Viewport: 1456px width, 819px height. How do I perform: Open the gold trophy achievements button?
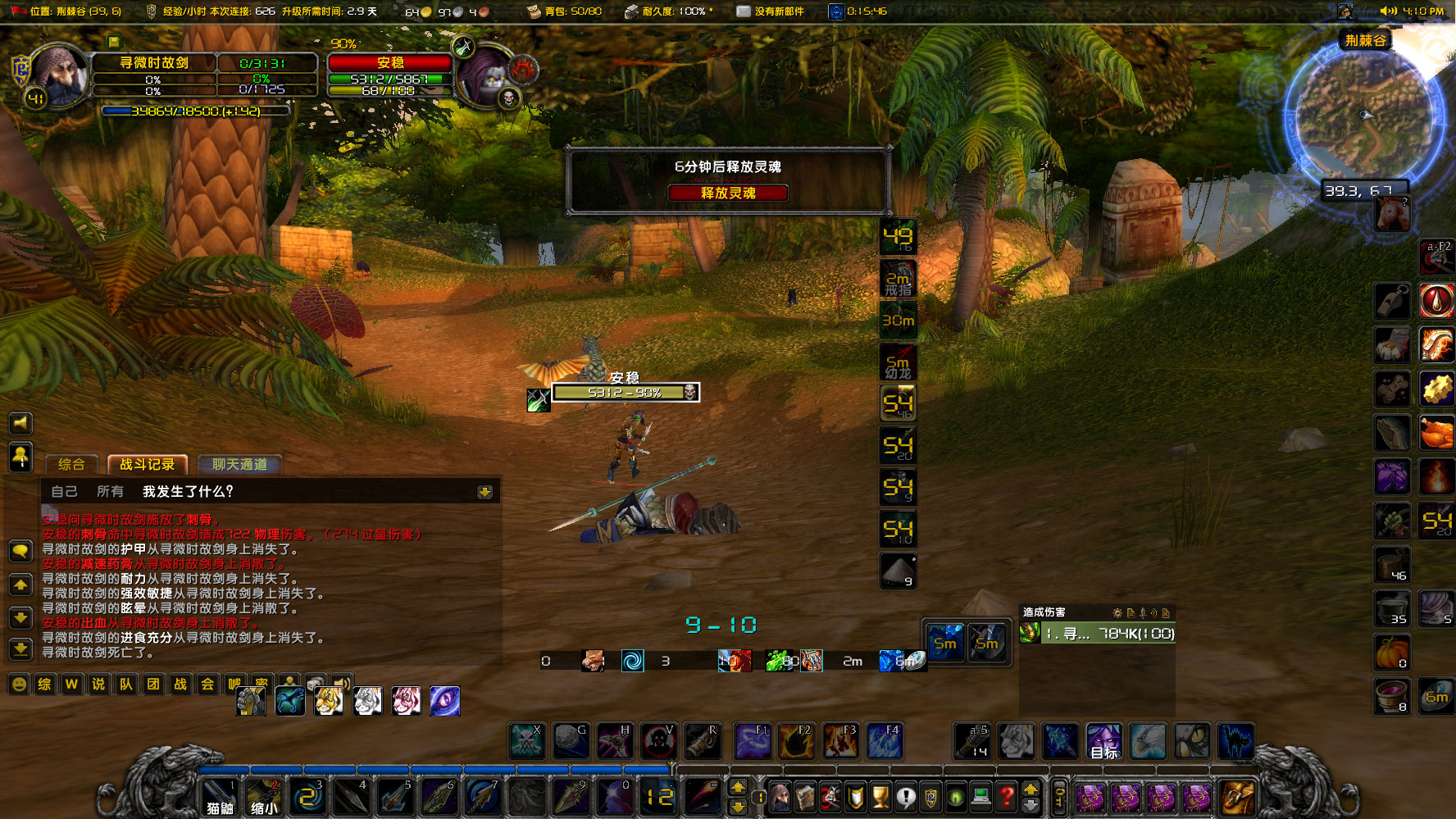880,795
